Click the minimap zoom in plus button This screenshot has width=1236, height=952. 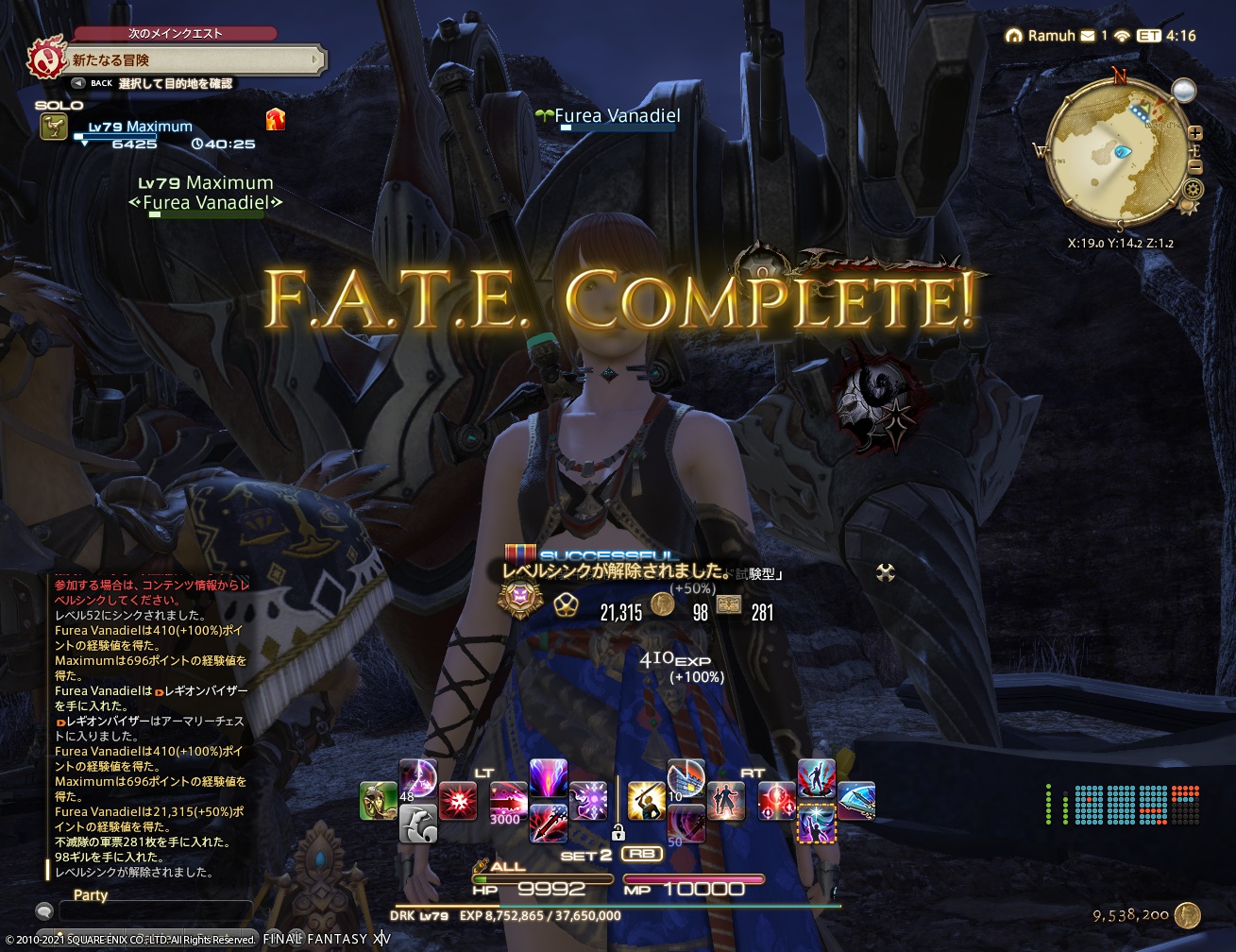[x=1195, y=132]
